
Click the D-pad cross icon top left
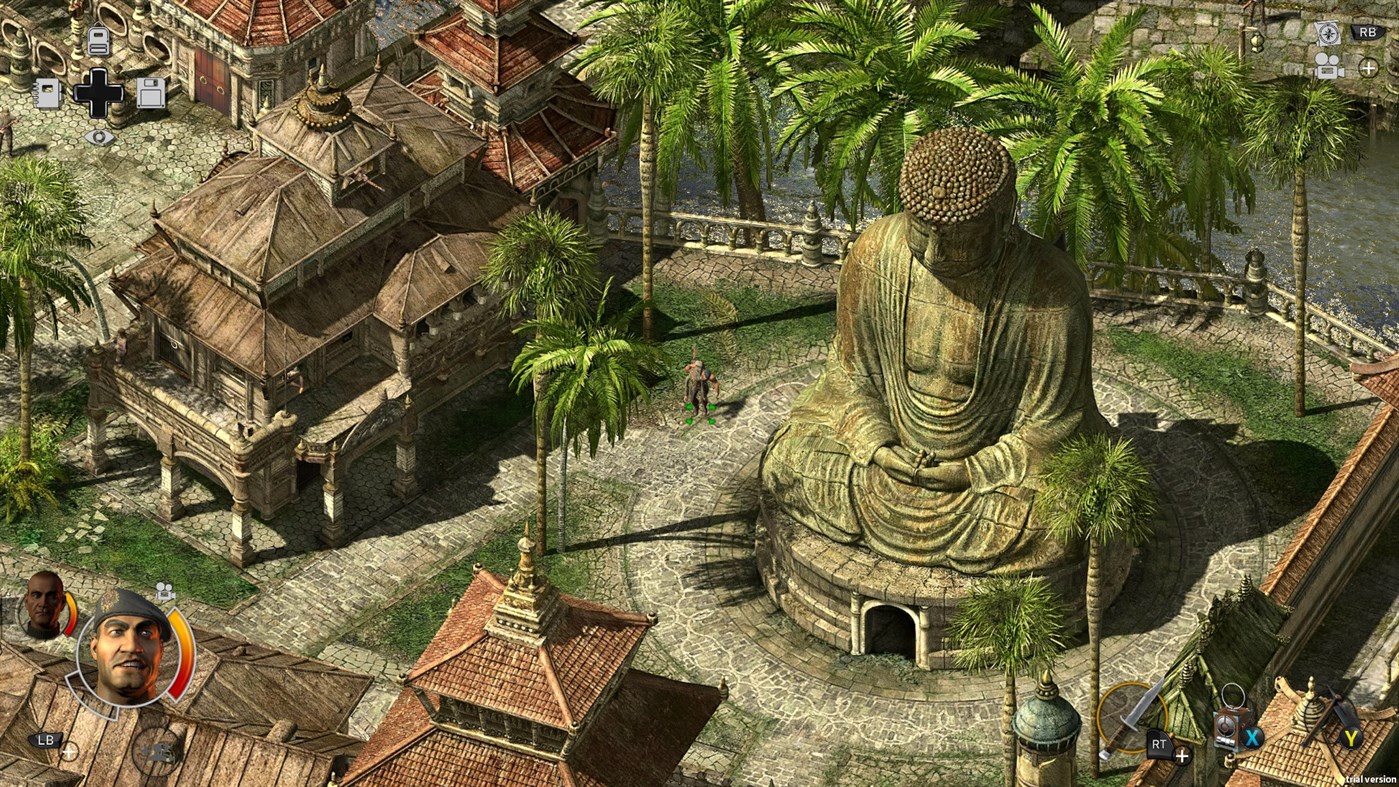pyautogui.click(x=99, y=93)
